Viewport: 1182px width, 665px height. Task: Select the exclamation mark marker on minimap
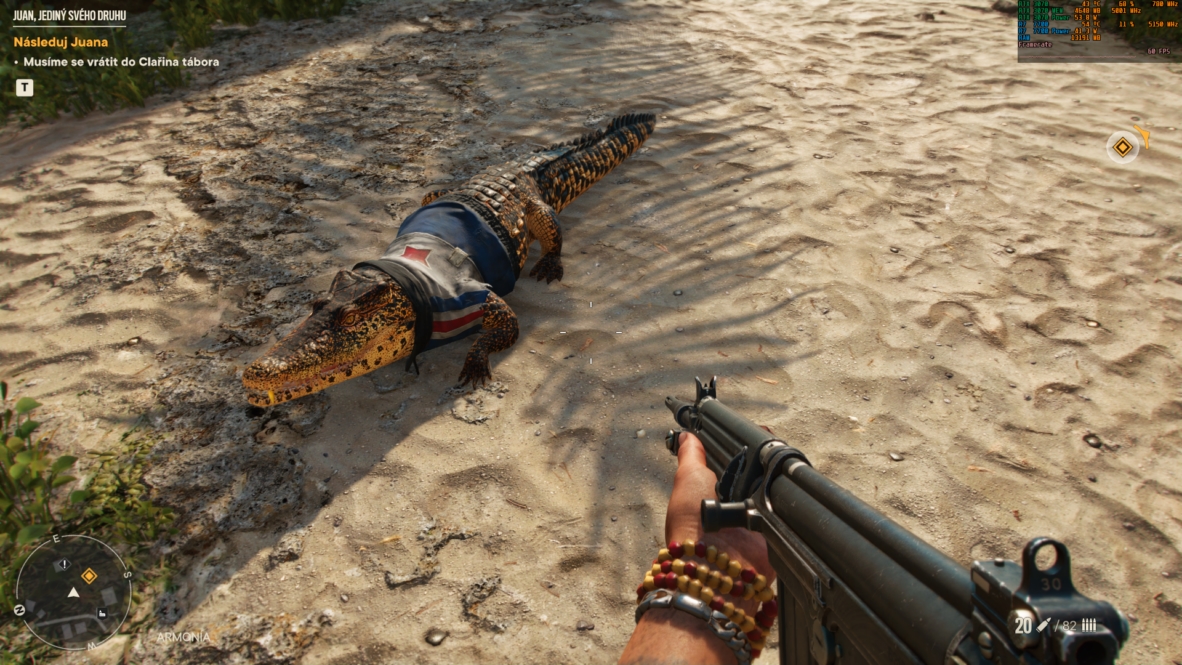[62, 565]
